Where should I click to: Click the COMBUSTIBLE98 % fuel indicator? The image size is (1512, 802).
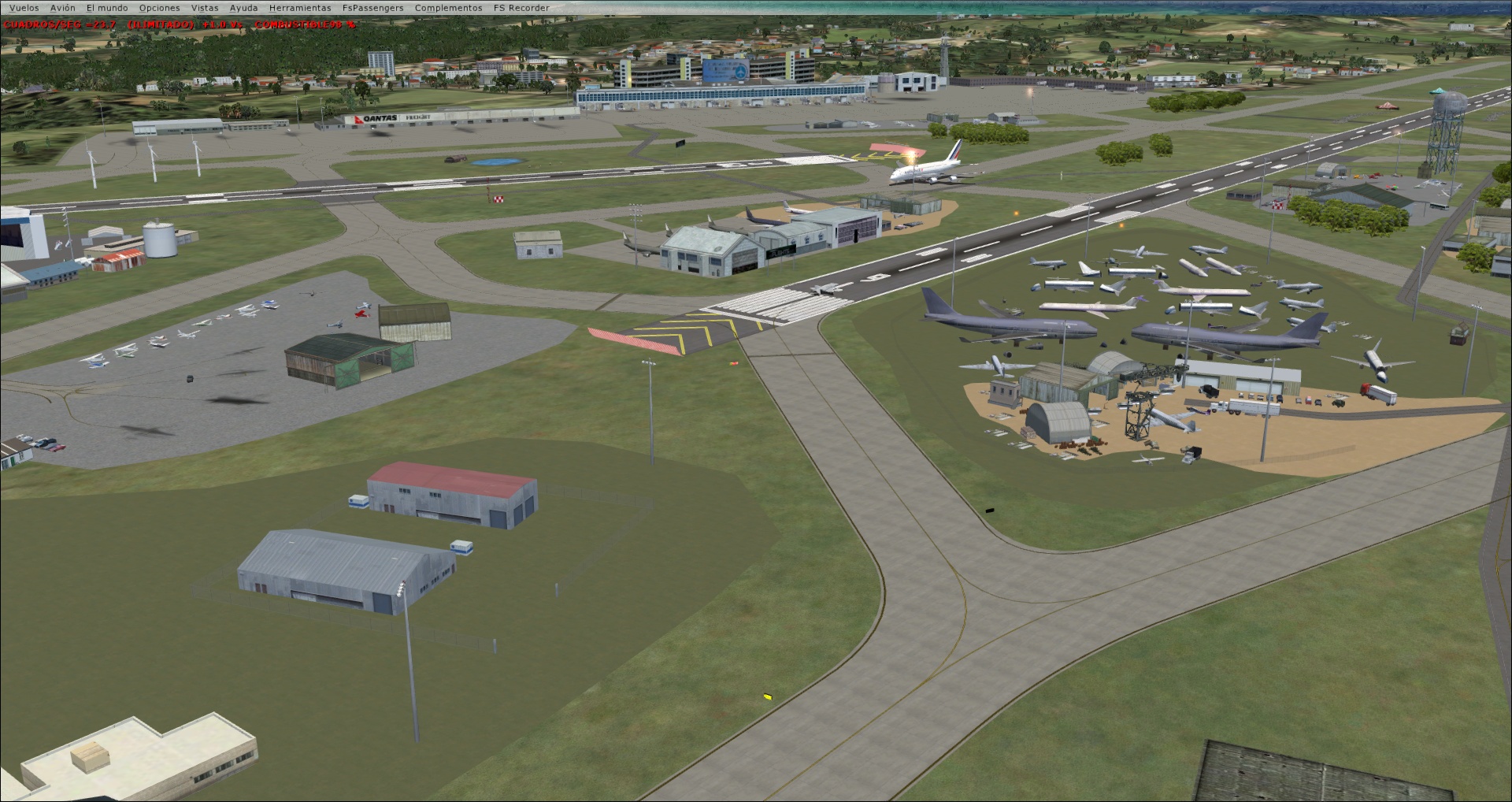pos(303,24)
